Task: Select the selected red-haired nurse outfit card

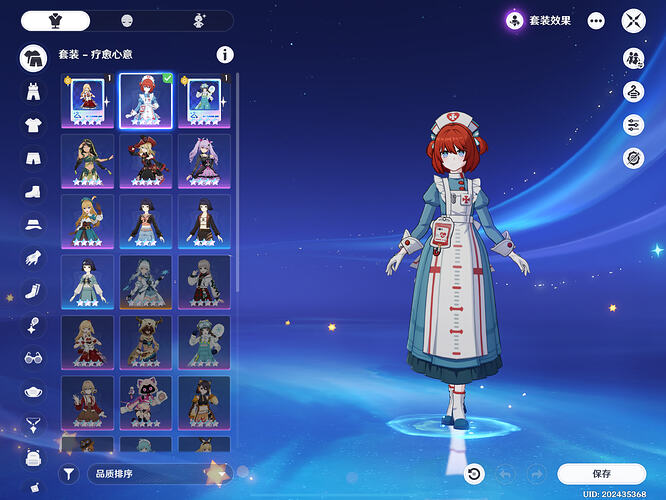Action: (145, 100)
